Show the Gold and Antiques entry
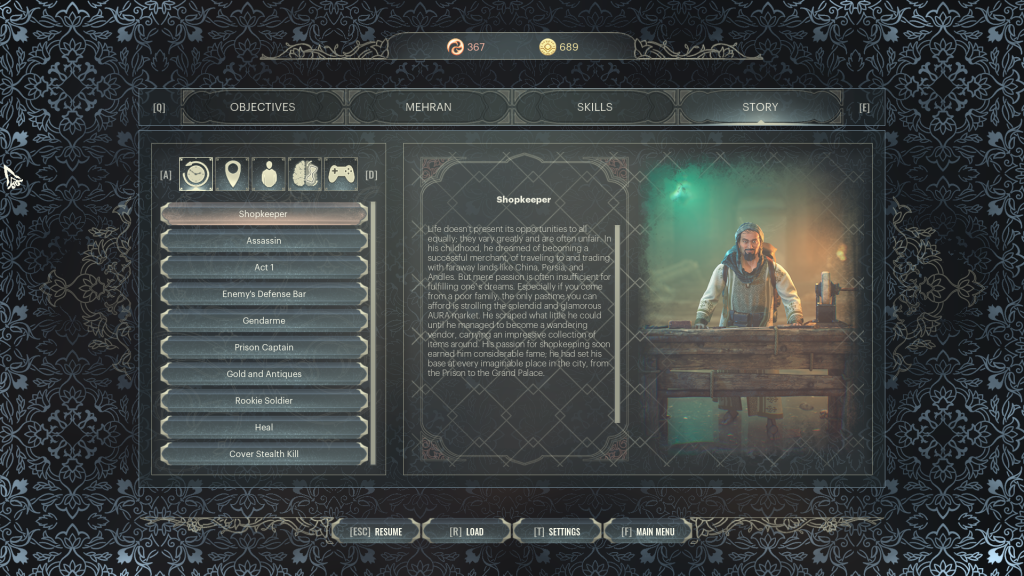 [264, 374]
